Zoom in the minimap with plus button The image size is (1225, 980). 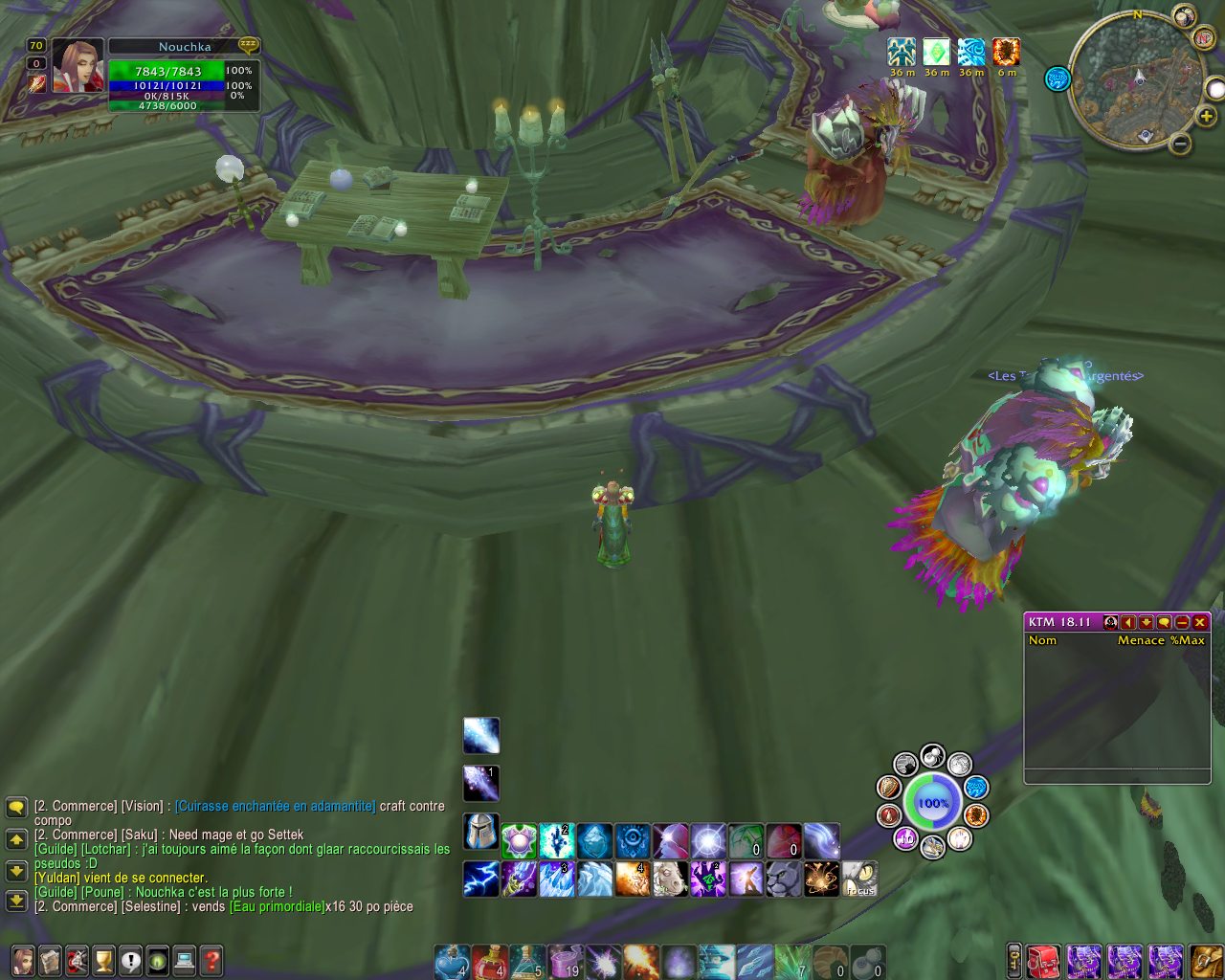click(x=1208, y=116)
